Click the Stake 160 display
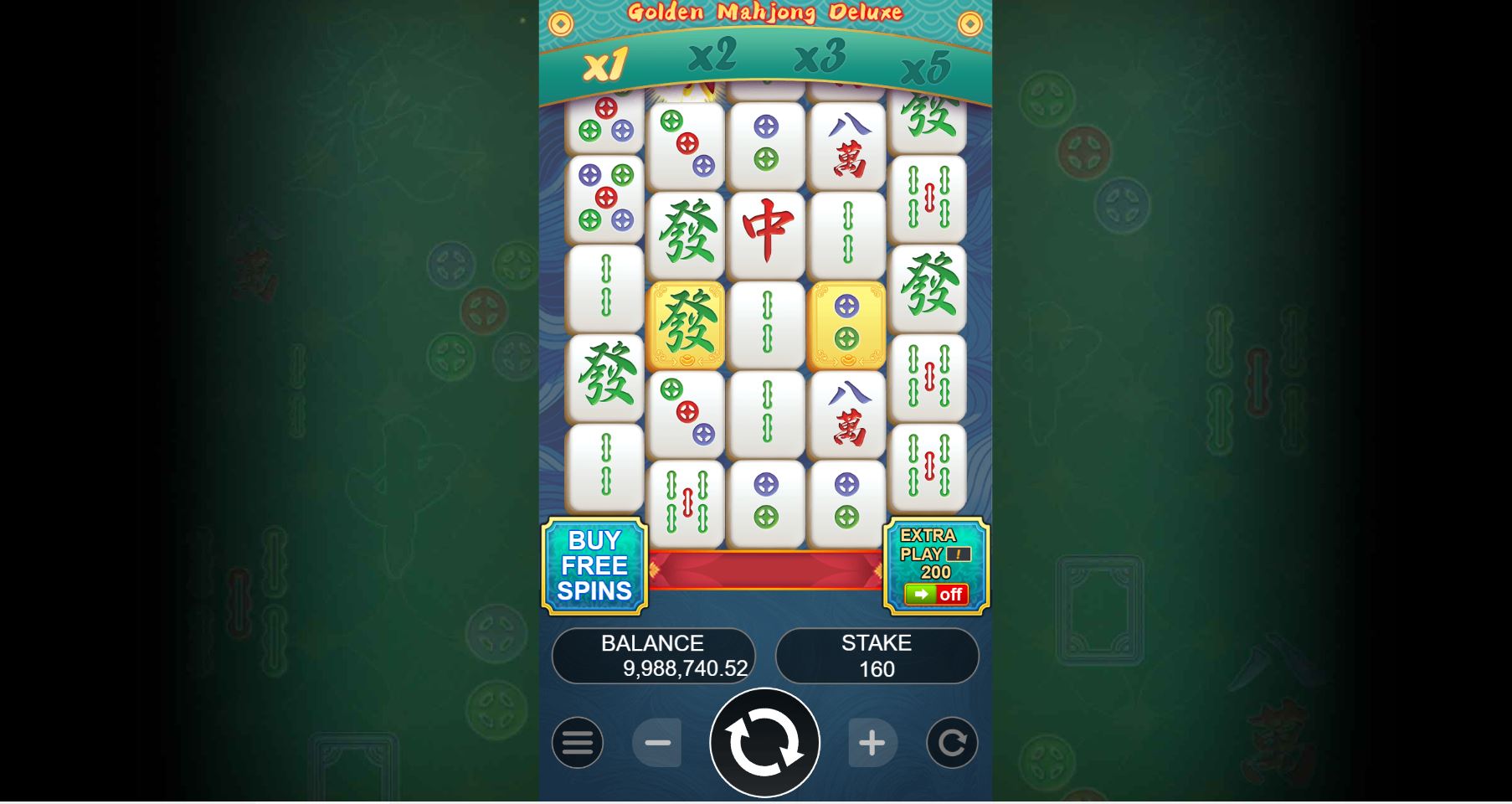The width and height of the screenshot is (1512, 804). click(x=877, y=656)
